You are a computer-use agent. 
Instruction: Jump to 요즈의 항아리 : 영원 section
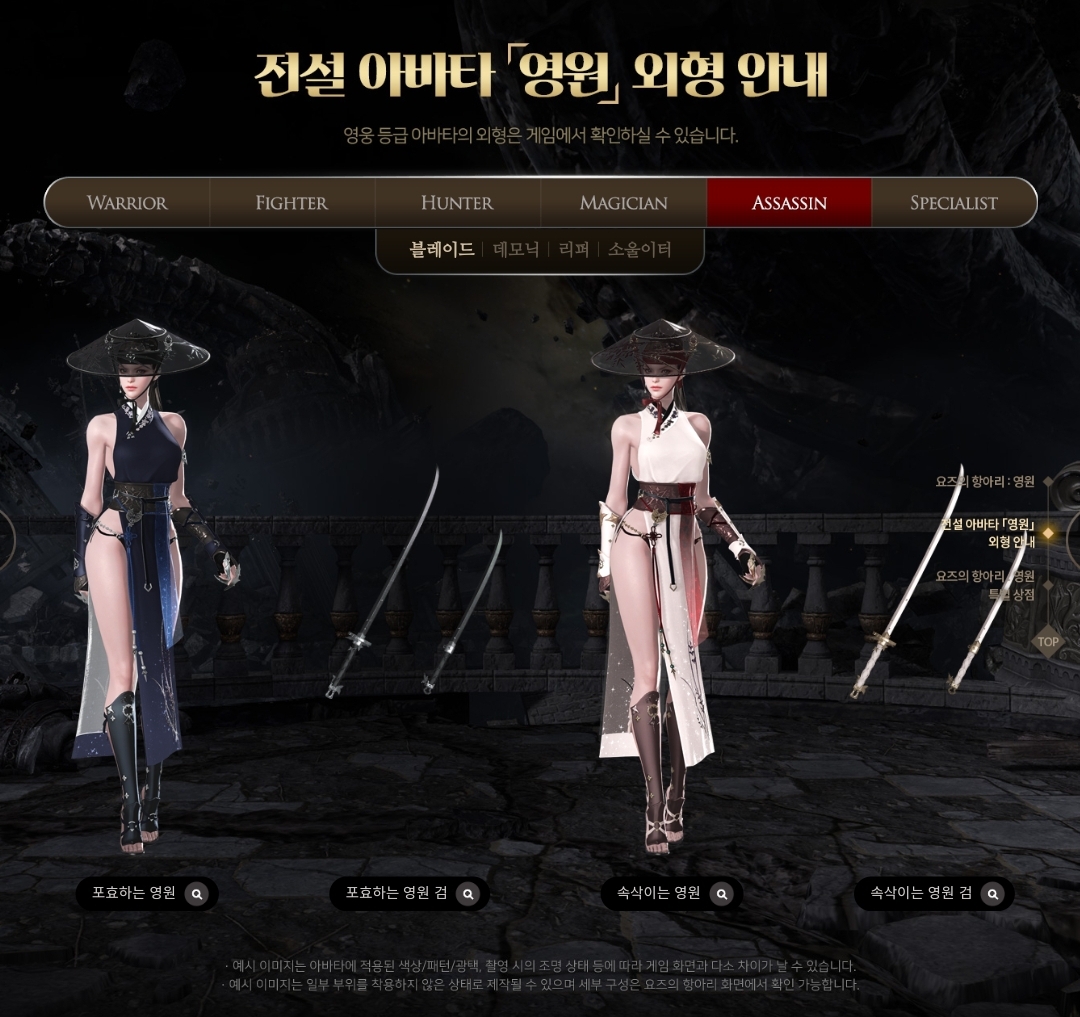985,481
